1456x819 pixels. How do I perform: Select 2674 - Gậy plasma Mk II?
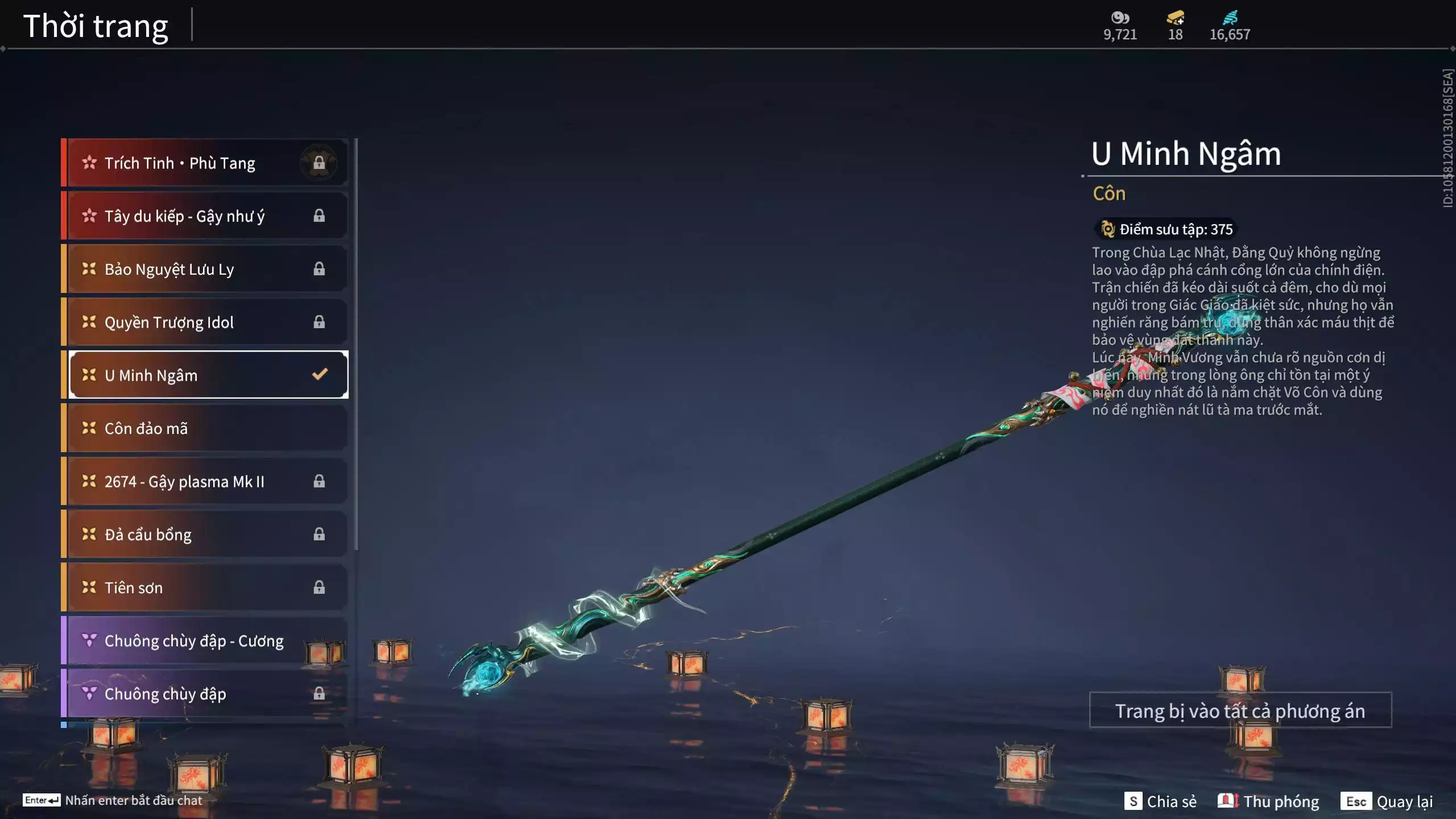tap(205, 481)
